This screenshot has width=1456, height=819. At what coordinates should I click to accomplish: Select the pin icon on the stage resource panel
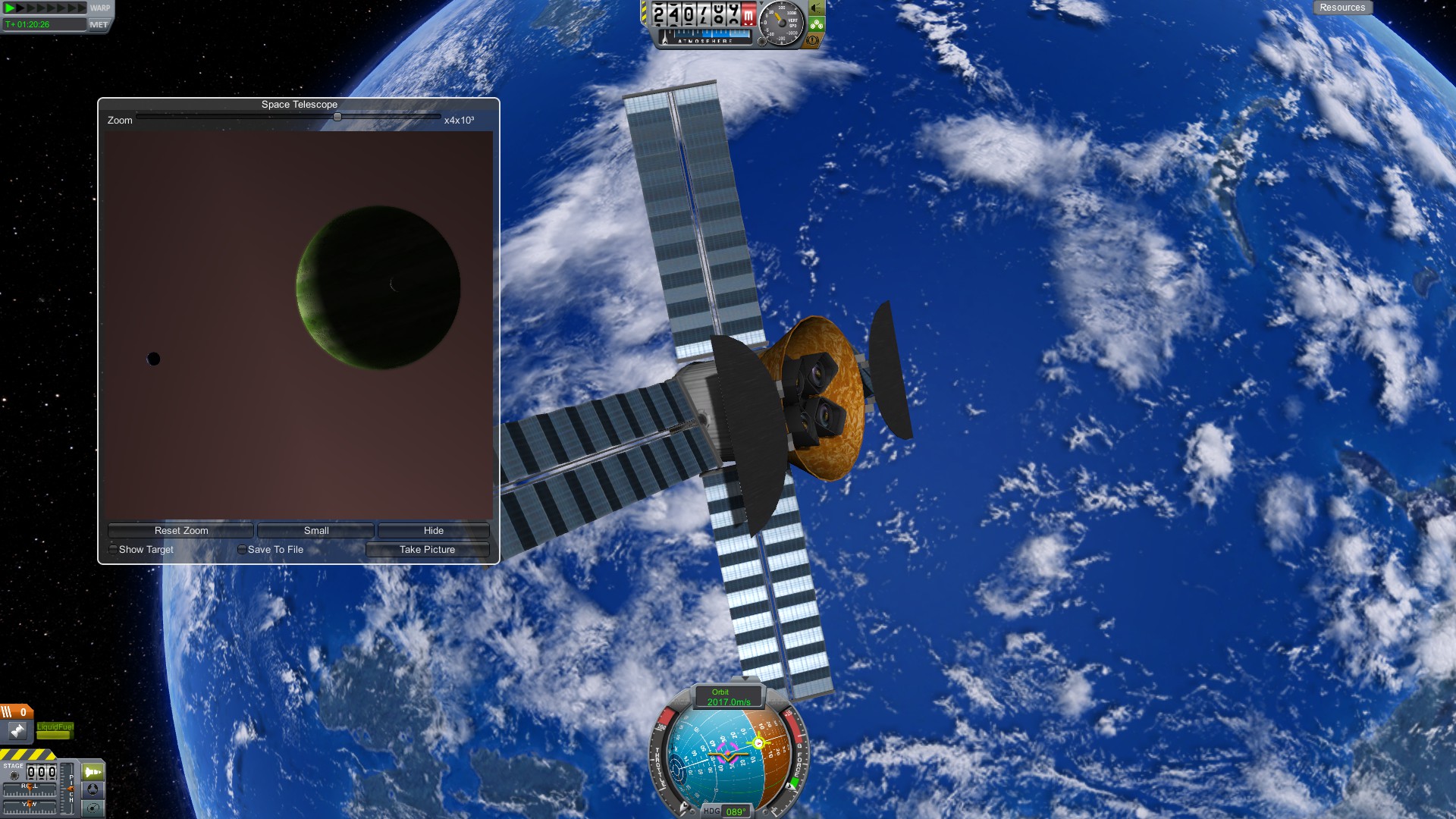17,730
